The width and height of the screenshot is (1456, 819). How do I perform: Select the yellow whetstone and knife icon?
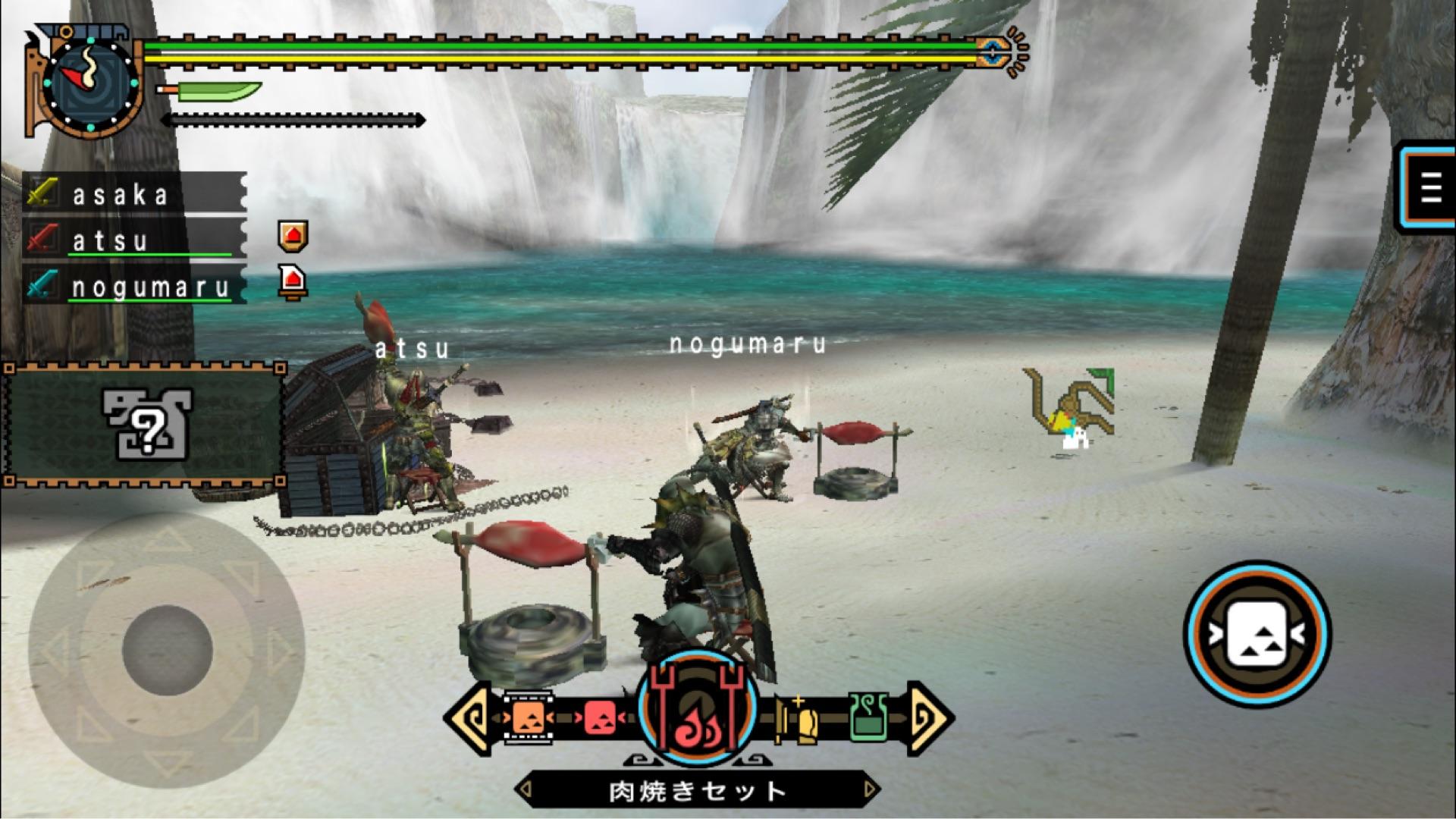click(x=797, y=718)
